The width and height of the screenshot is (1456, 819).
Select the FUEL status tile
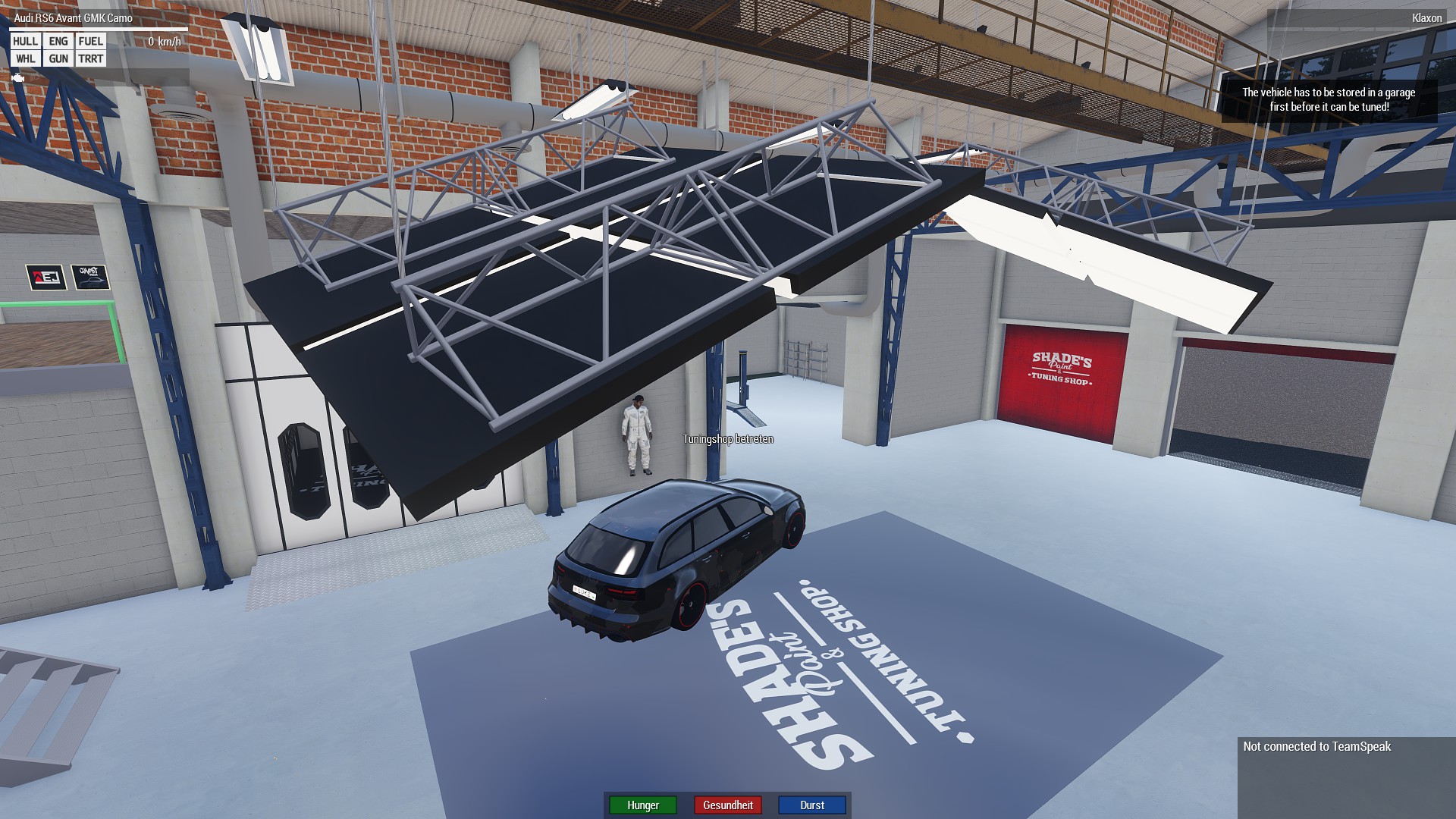(x=90, y=41)
